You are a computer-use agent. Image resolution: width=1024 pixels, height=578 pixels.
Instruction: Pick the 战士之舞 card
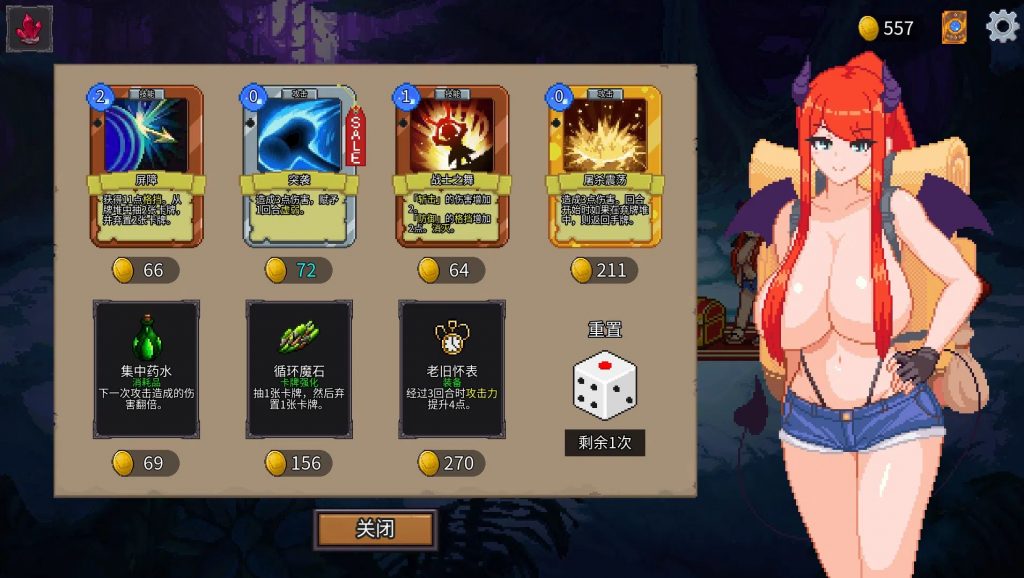(452, 165)
